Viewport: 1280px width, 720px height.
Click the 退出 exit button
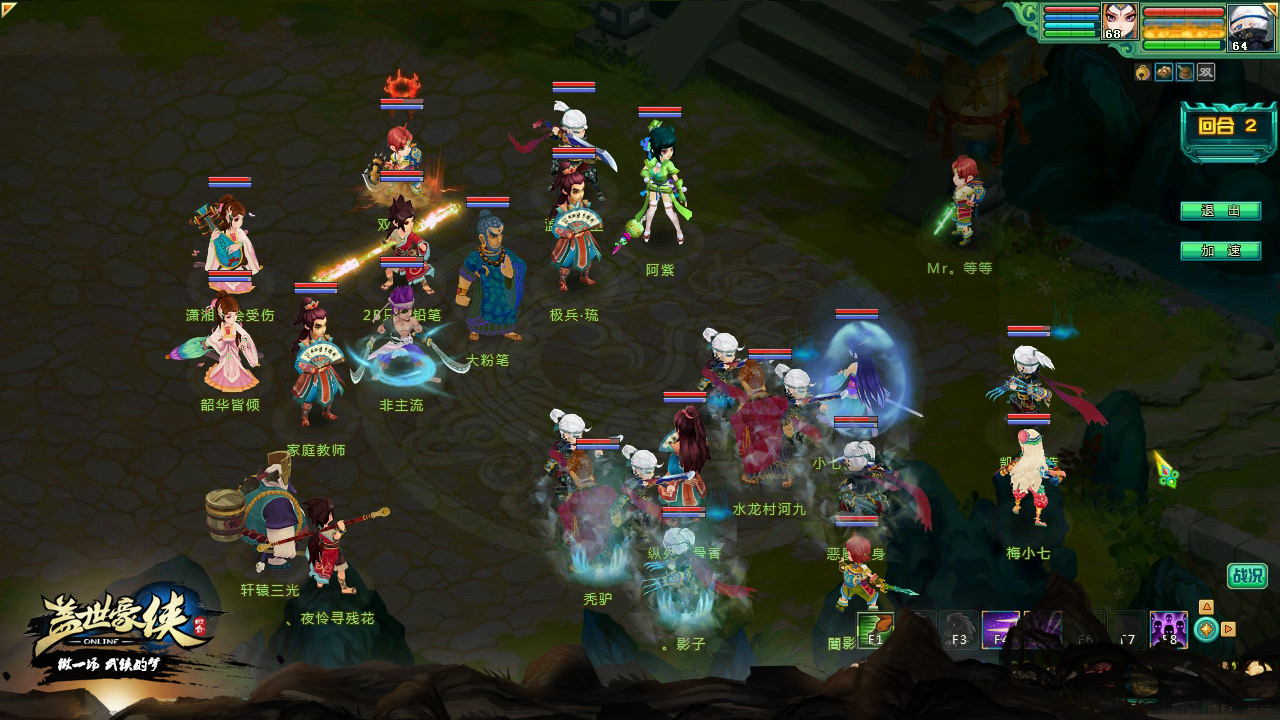pos(1220,211)
